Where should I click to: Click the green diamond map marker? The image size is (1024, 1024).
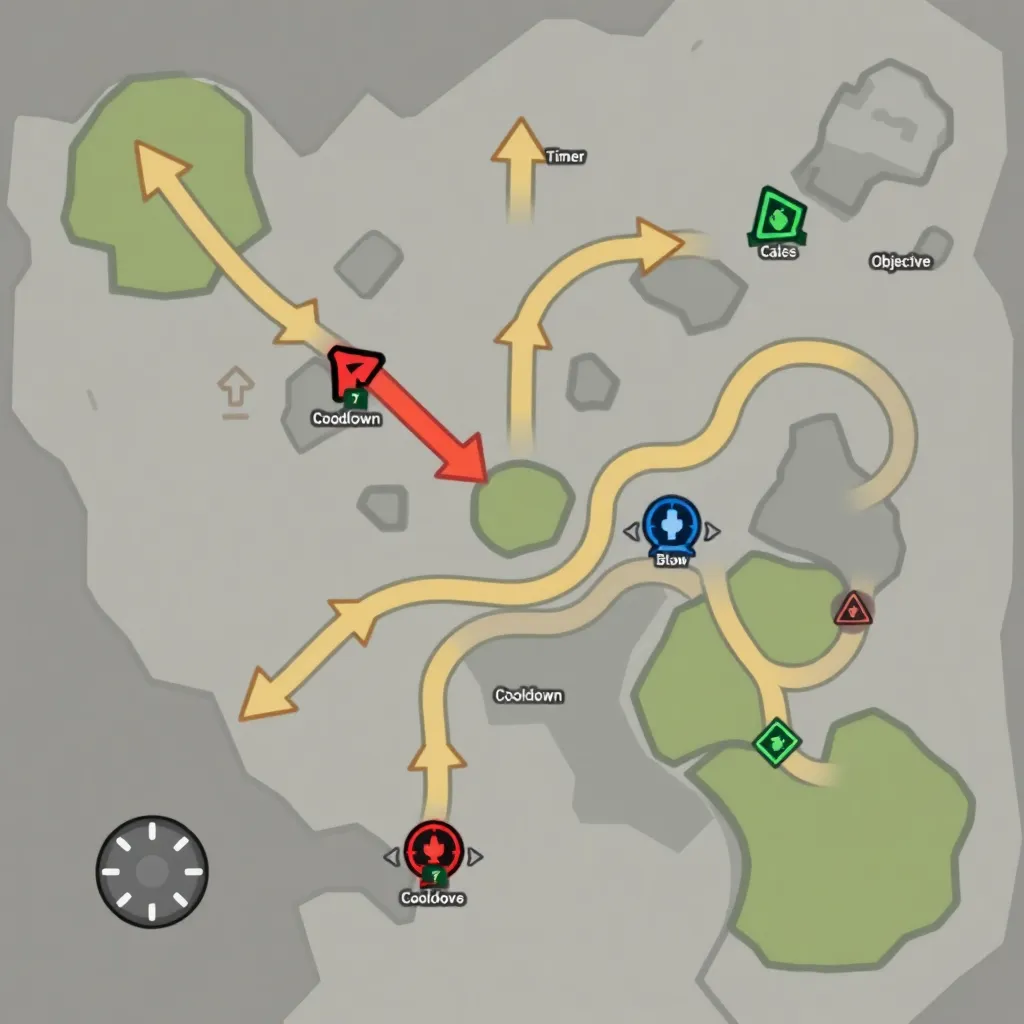[x=776, y=741]
